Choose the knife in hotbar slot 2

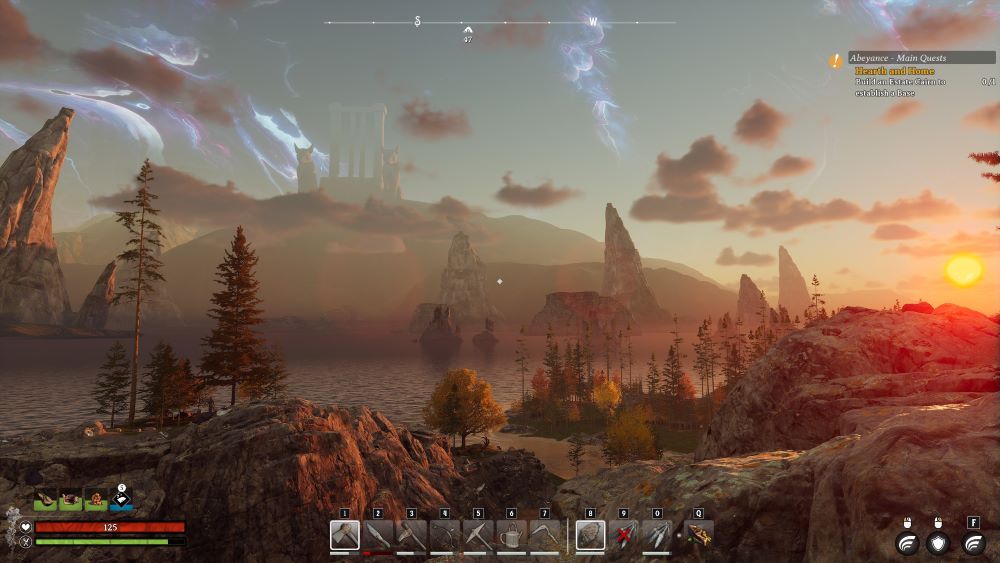click(377, 535)
